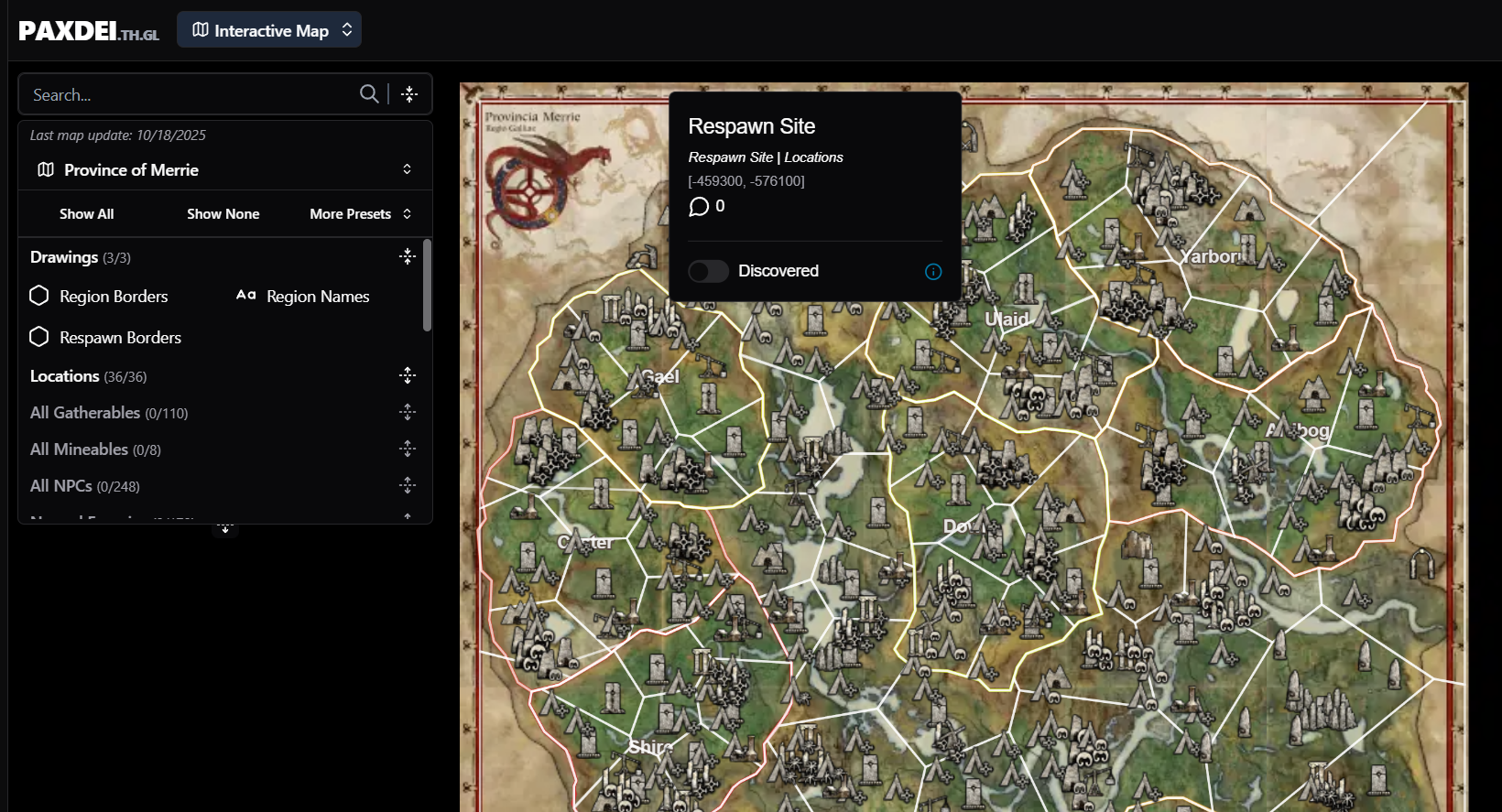Open the Interactive Map dropdown
This screenshot has width=1502, height=812.
(269, 30)
